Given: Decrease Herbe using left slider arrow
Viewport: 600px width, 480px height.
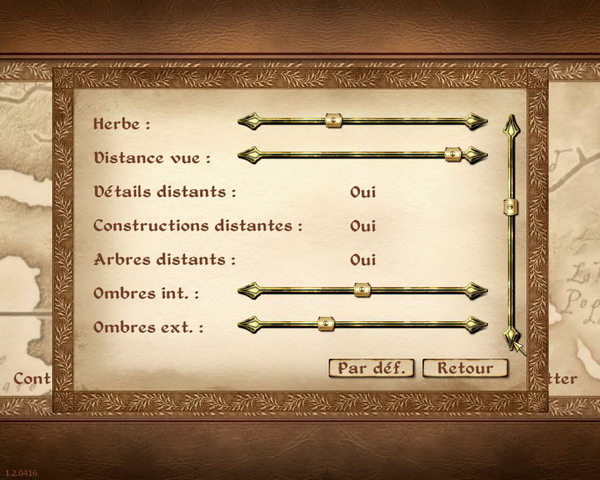Looking at the screenshot, I should click(250, 121).
